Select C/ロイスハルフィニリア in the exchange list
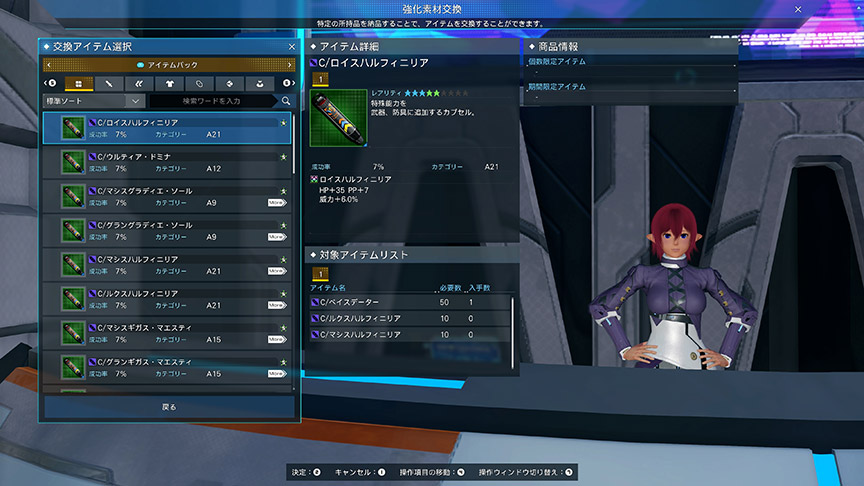 (x=168, y=127)
